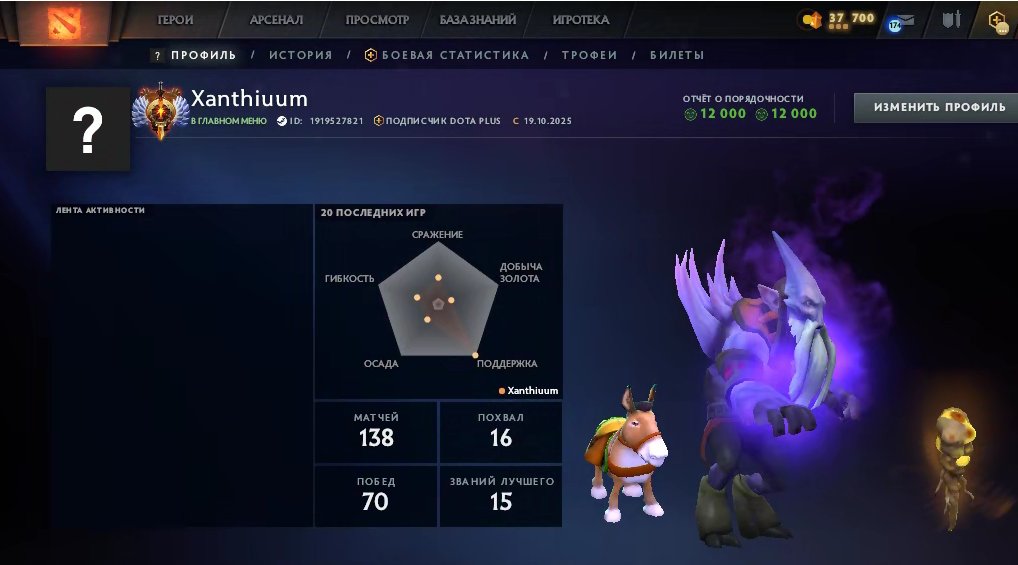This screenshot has width=1018, height=565.
Task: Click the shield and sword icon
Action: (x=951, y=19)
